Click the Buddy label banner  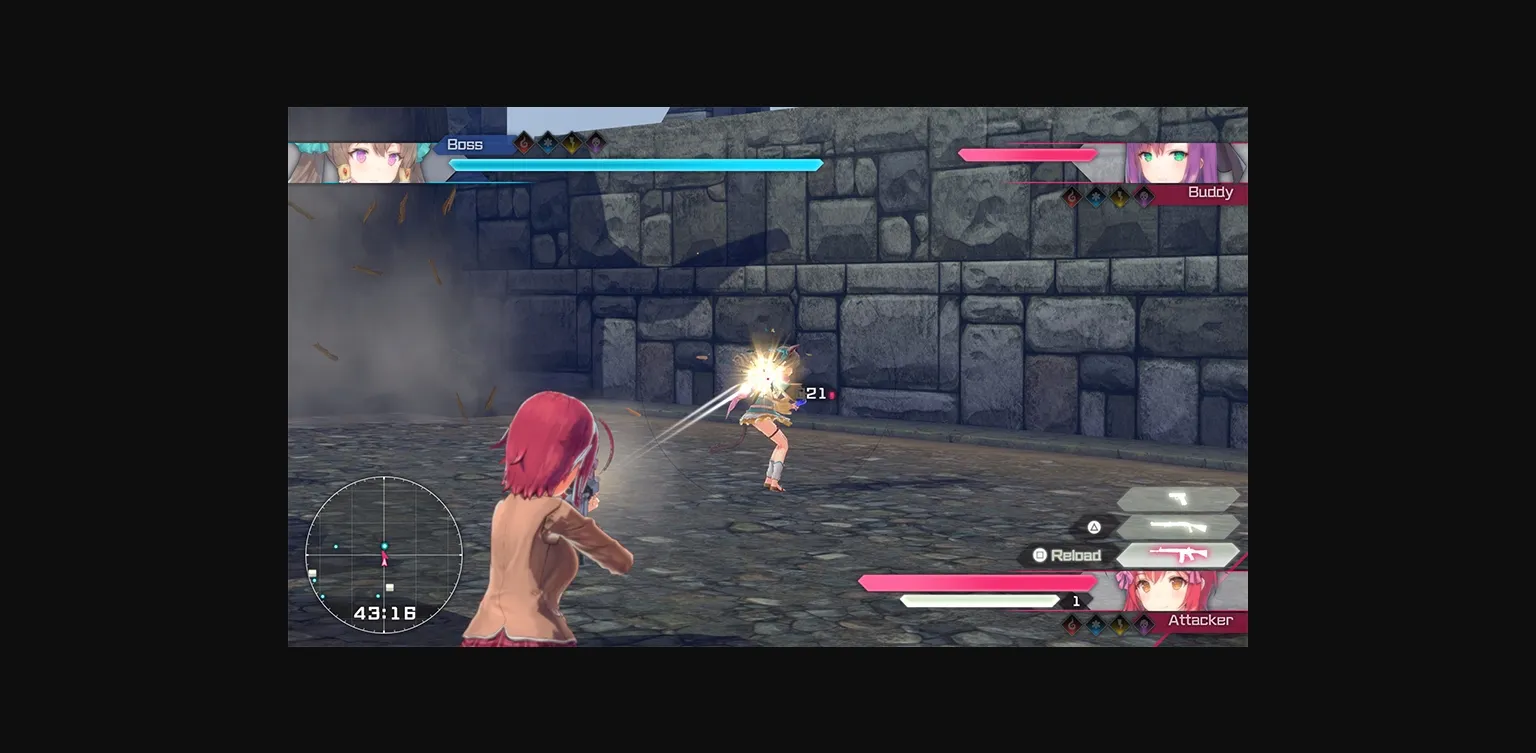[x=1210, y=192]
